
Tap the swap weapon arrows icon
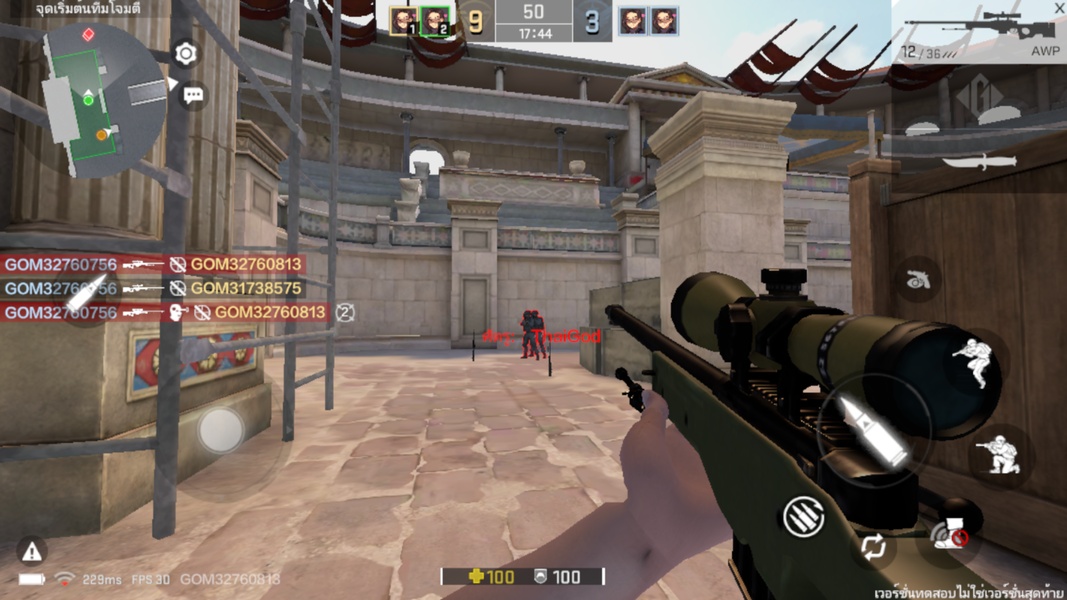(x=873, y=547)
